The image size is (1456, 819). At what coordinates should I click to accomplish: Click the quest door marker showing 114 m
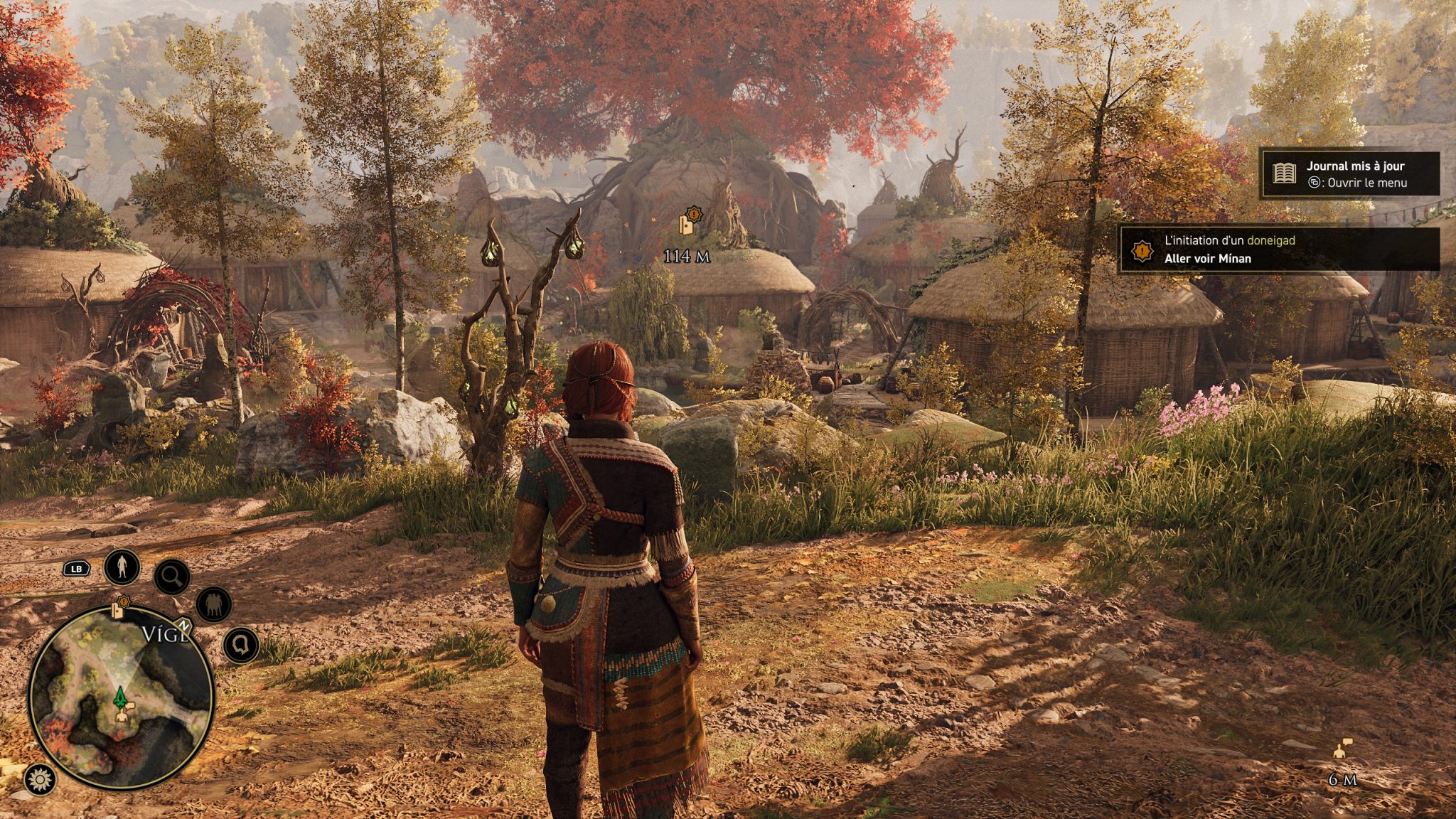(x=687, y=223)
